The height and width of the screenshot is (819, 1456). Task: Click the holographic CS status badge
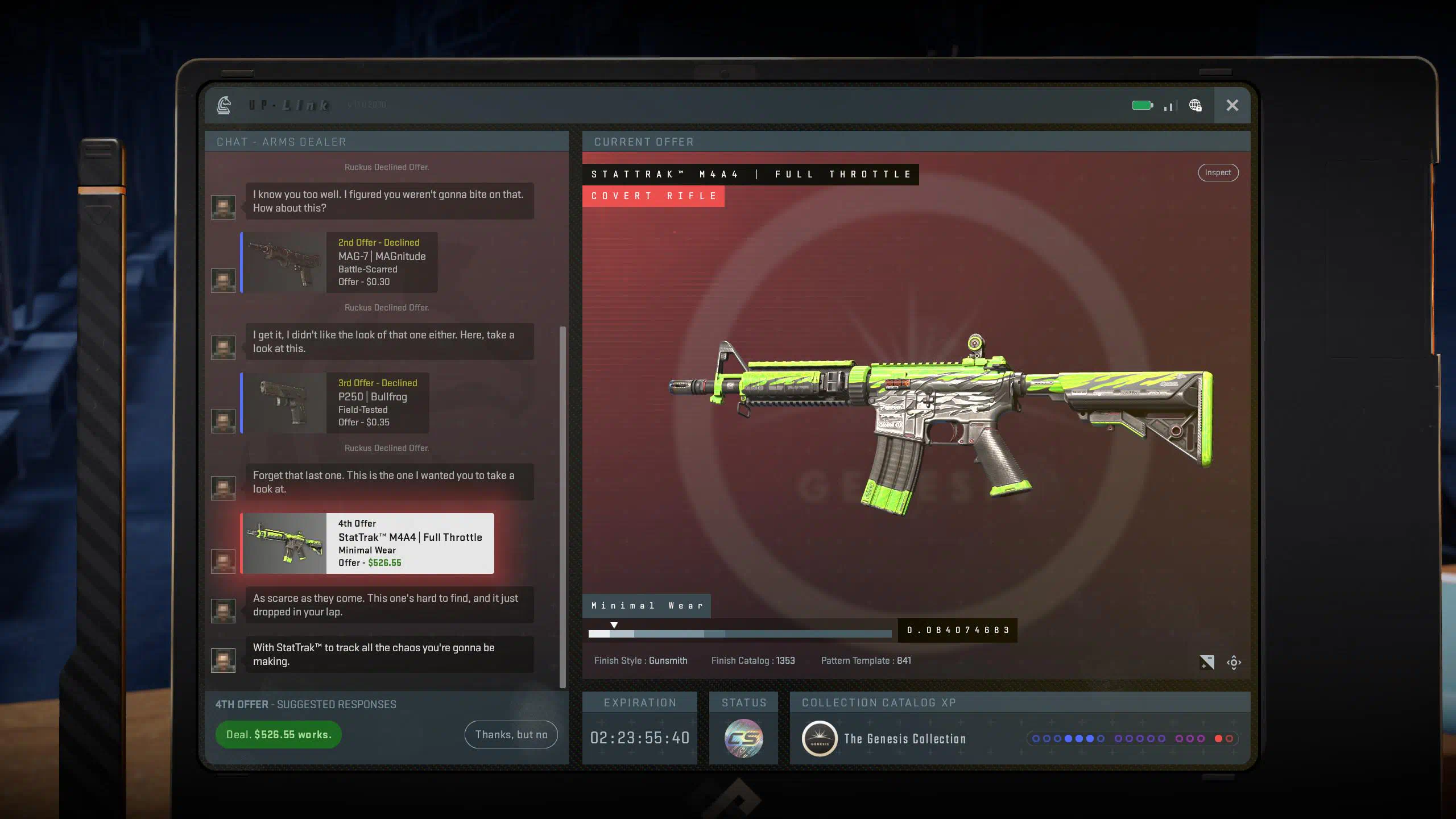pyautogui.click(x=743, y=738)
